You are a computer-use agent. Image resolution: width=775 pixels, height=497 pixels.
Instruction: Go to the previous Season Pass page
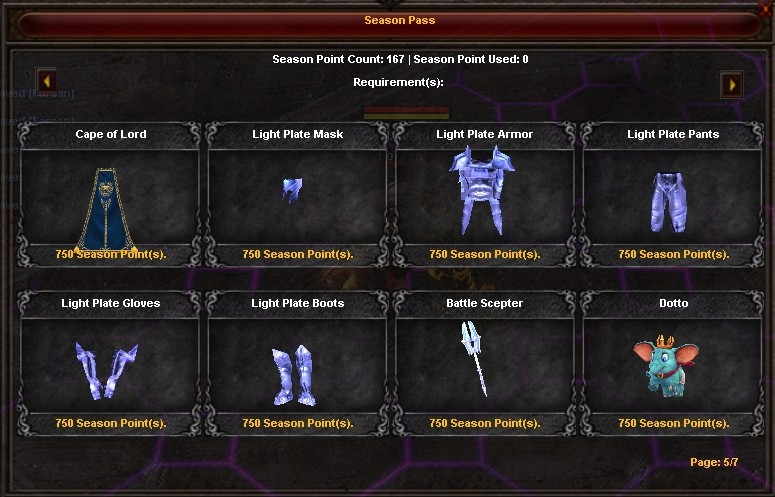pyautogui.click(x=47, y=80)
